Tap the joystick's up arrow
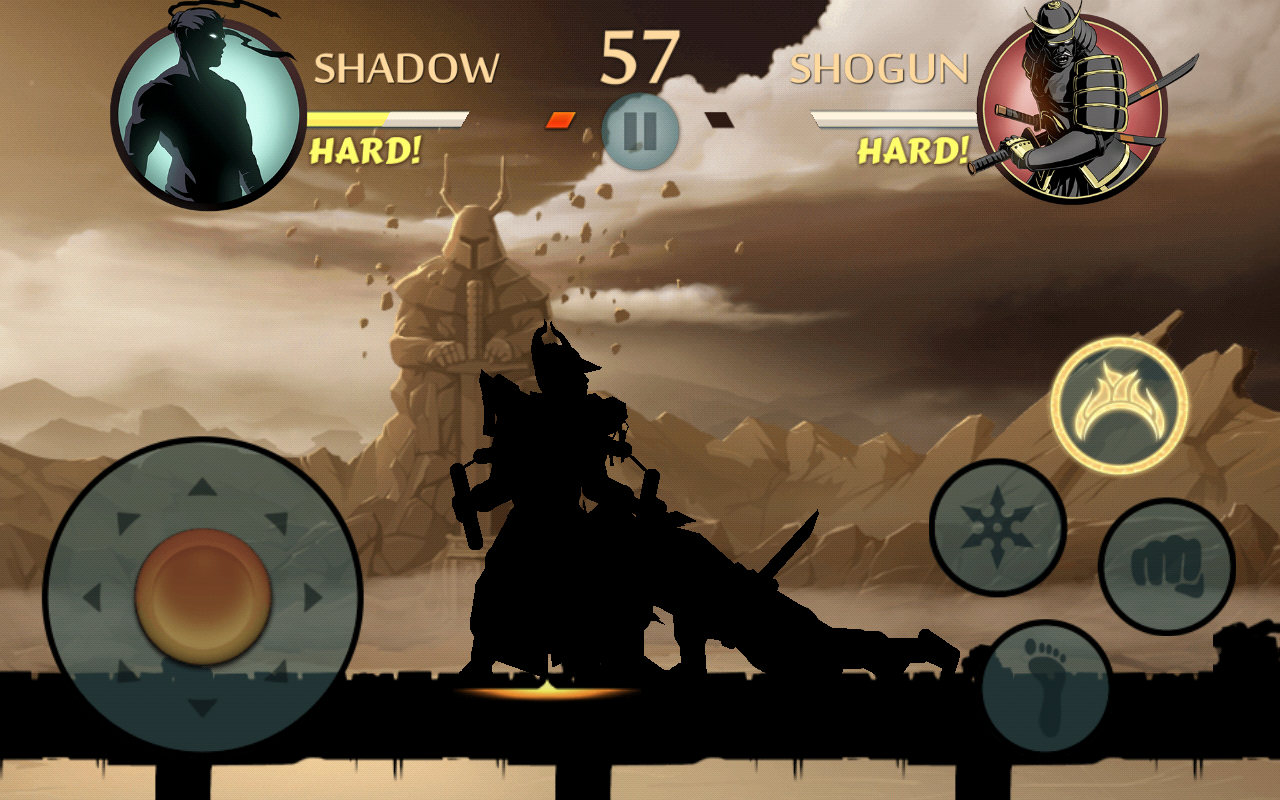The width and height of the screenshot is (1280, 800). (x=203, y=488)
